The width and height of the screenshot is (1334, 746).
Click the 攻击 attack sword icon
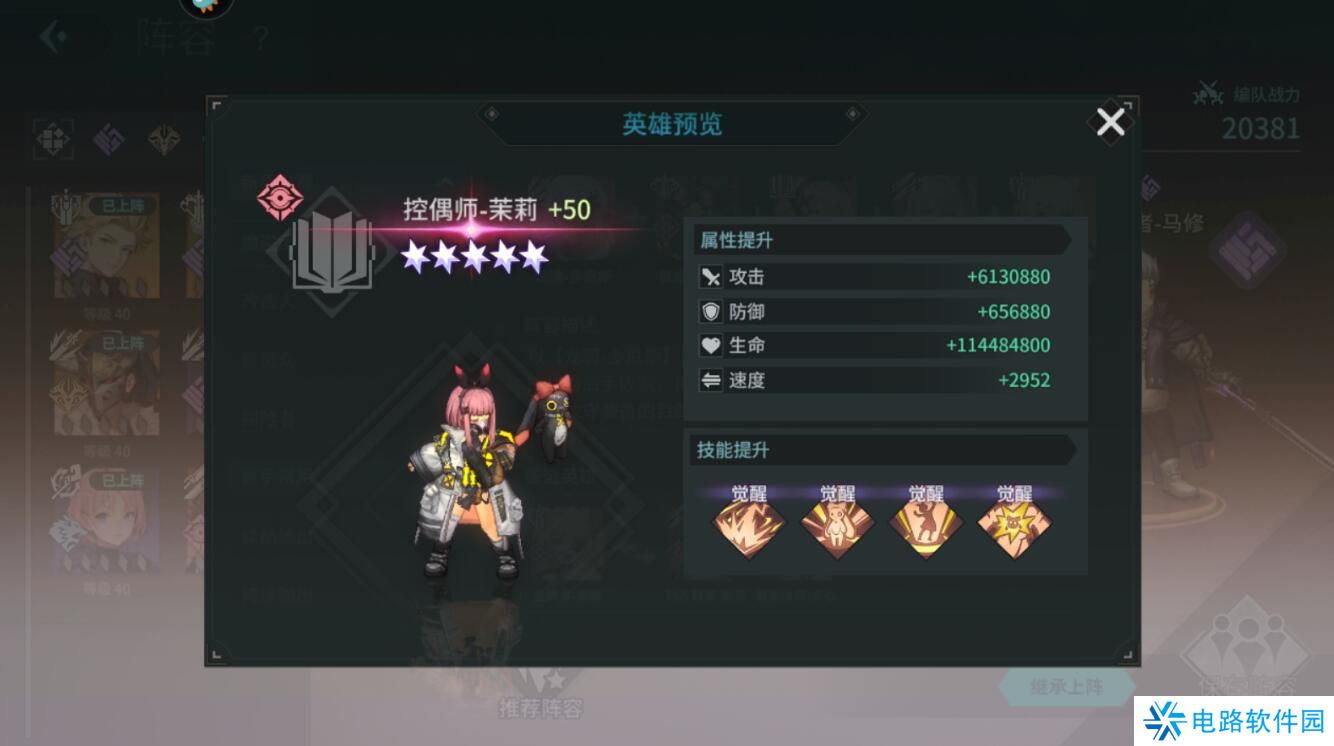[712, 277]
